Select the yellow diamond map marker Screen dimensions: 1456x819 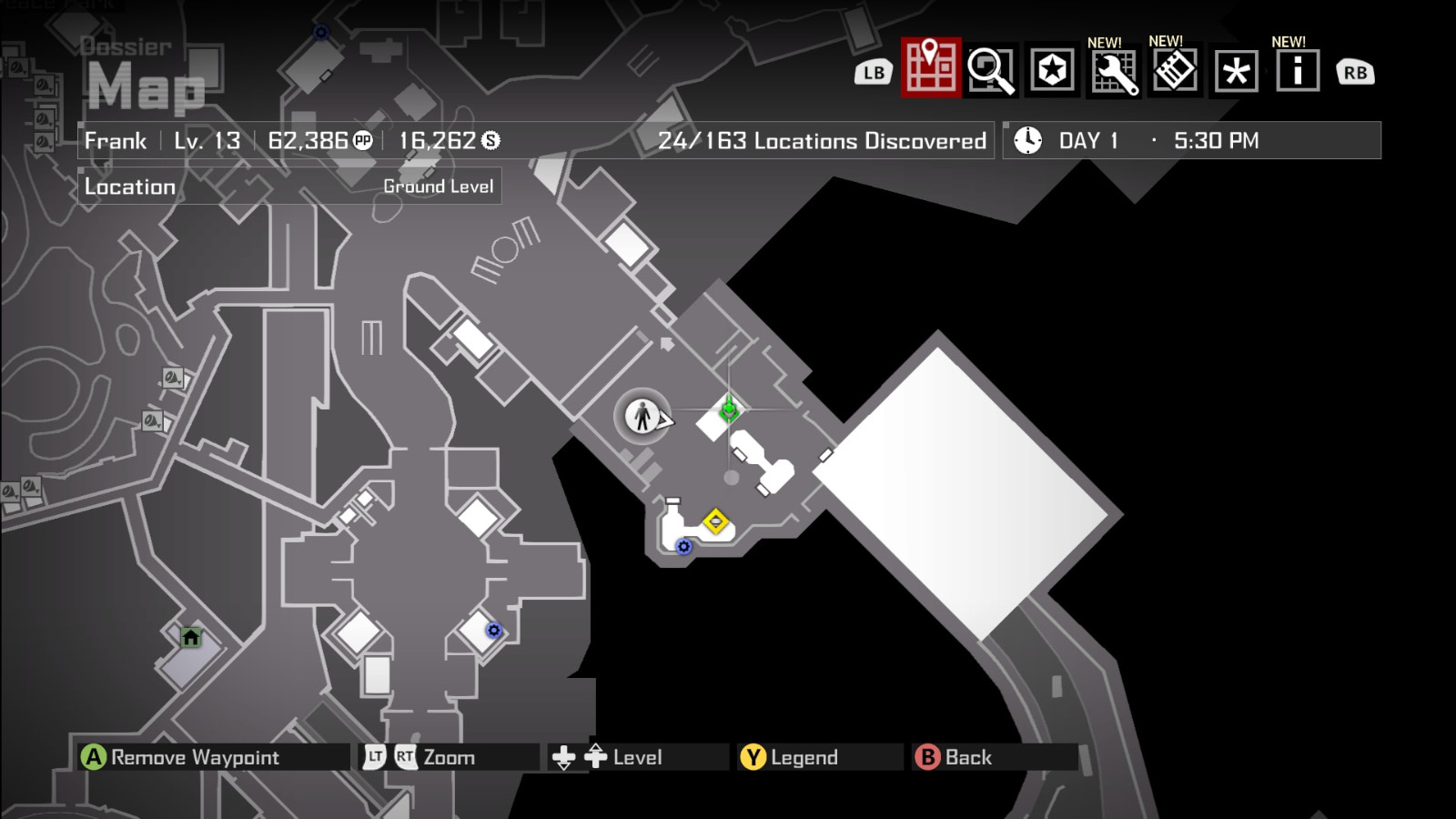pos(715,521)
